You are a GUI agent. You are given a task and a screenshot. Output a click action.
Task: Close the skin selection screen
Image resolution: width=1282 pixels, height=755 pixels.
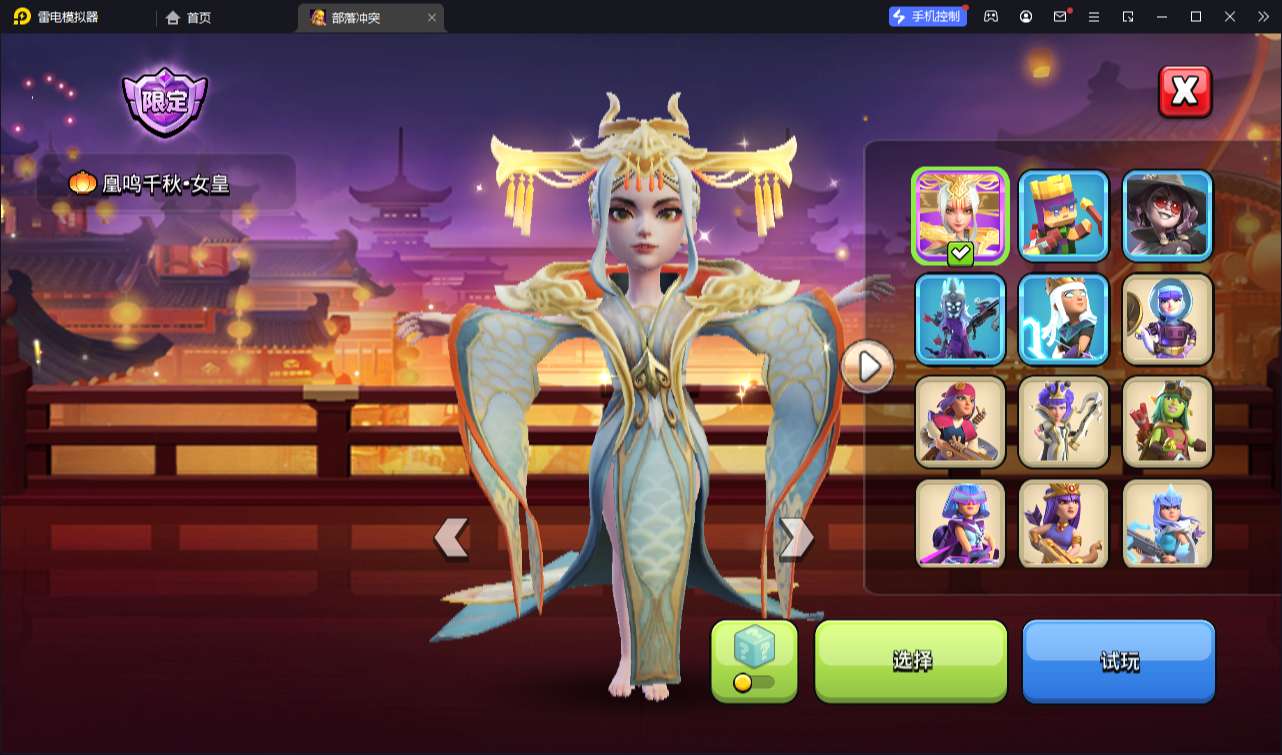coord(1185,92)
